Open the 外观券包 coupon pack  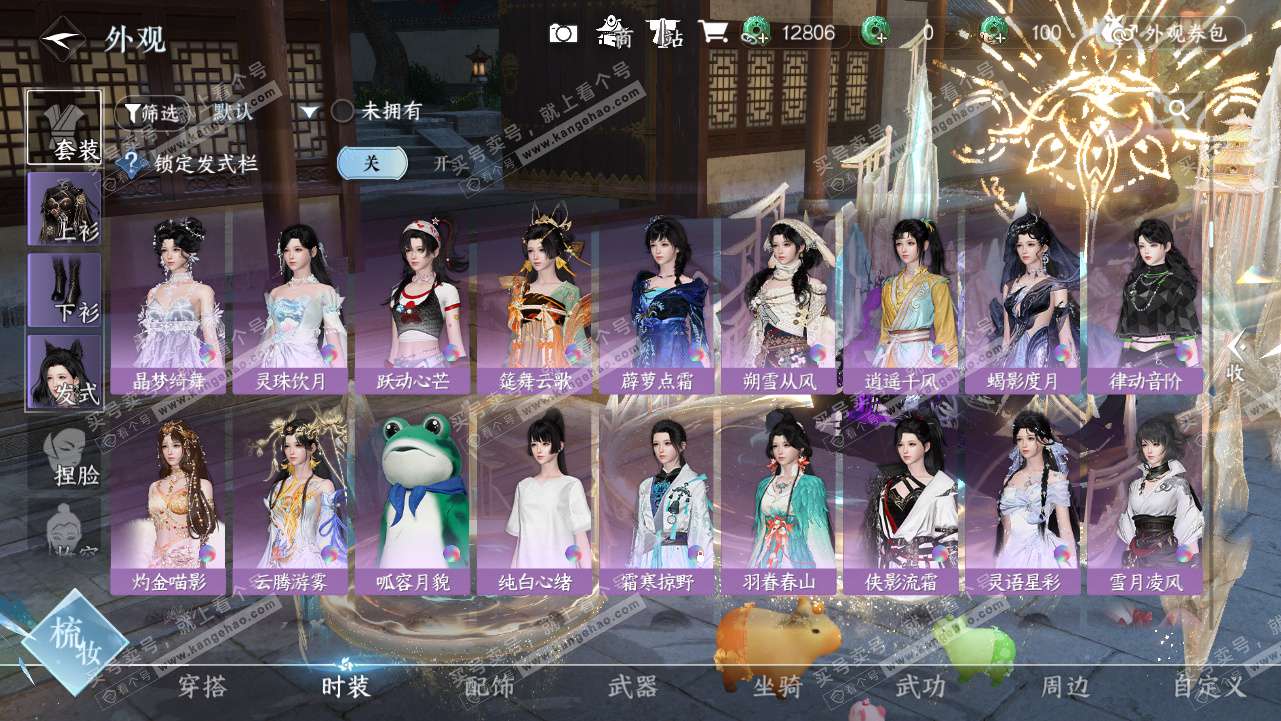pos(1174,33)
